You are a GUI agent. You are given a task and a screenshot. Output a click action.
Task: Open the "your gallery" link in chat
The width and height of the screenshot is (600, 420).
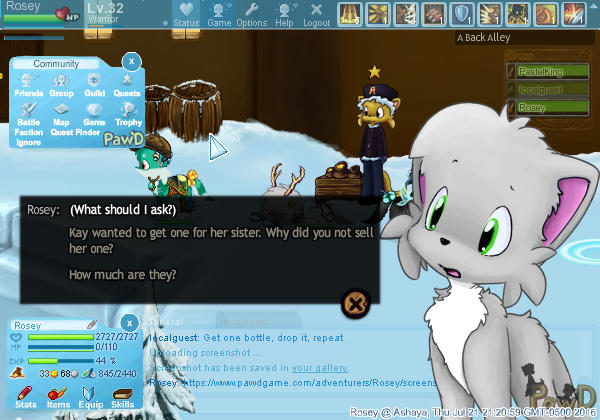coord(320,368)
